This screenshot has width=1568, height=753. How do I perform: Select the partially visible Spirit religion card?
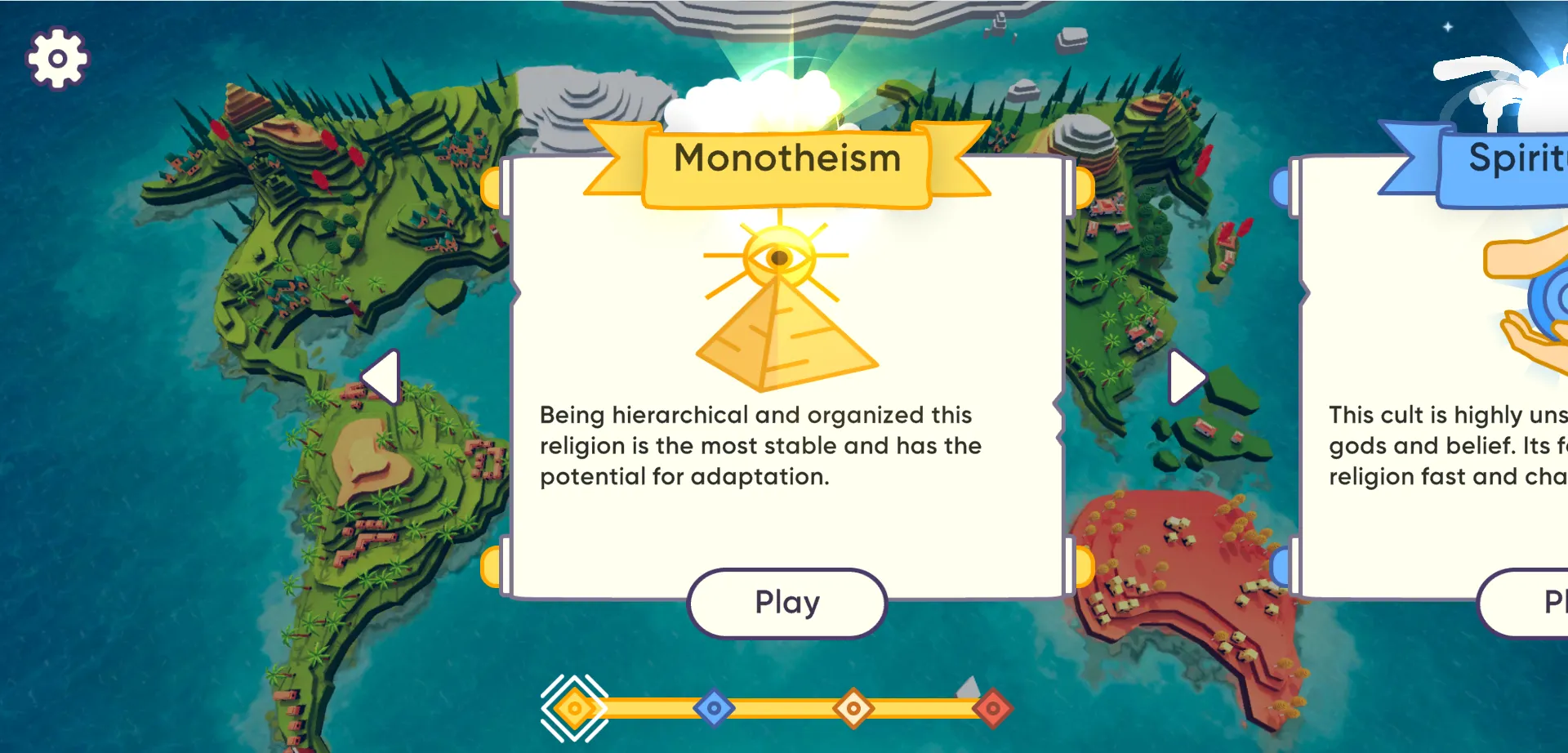pos(1437,368)
